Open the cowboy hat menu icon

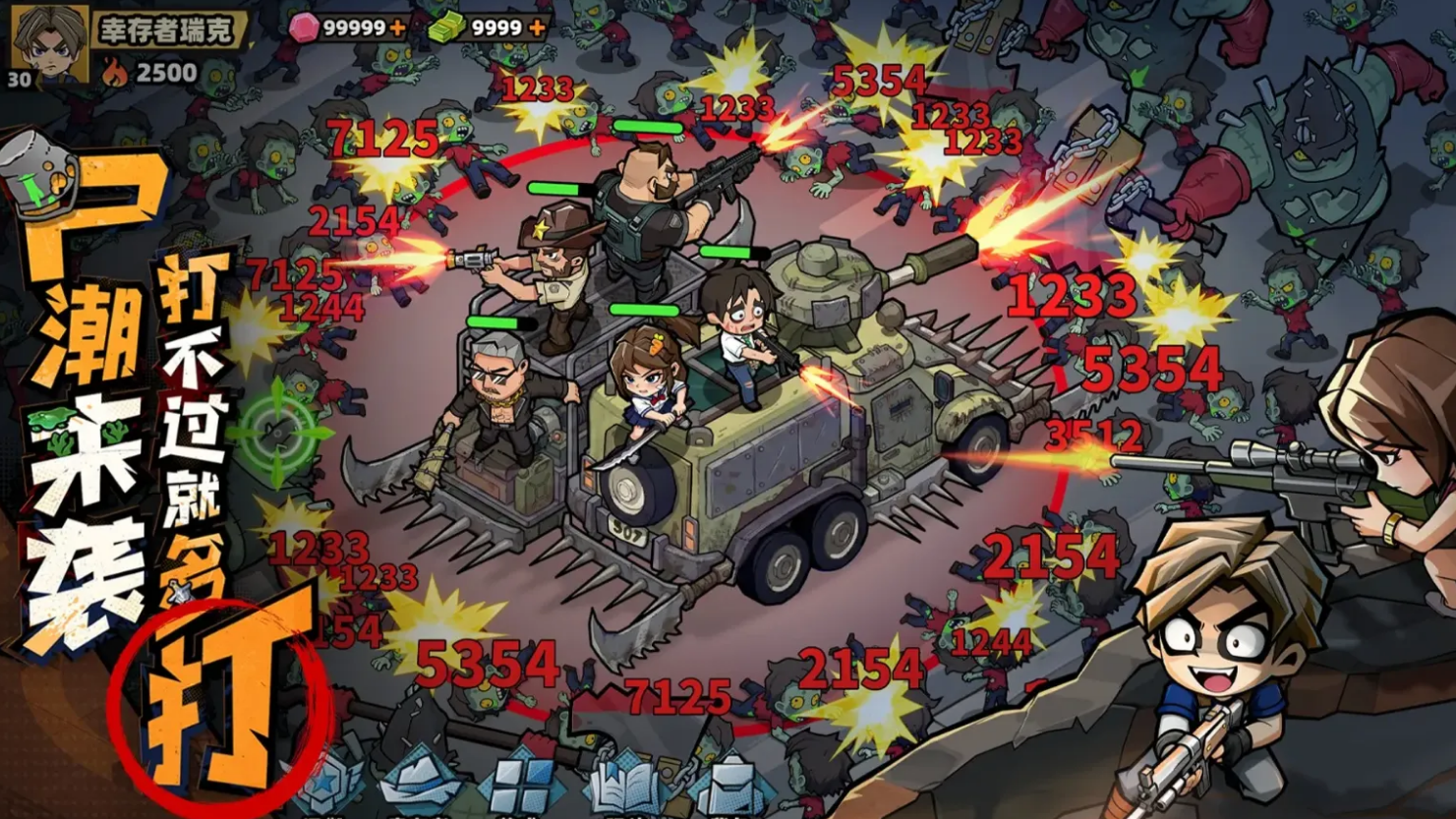(421, 782)
